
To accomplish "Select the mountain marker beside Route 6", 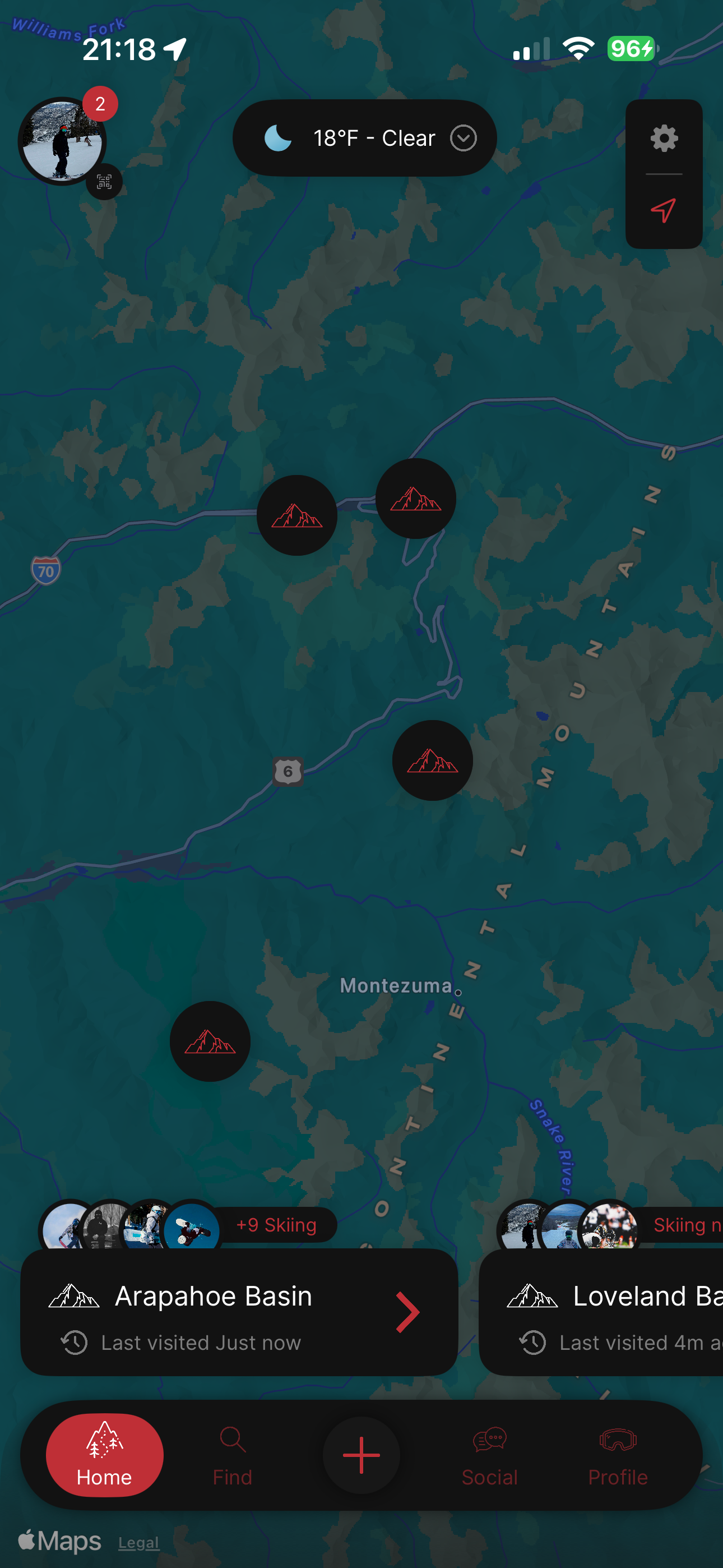I will tap(432, 760).
